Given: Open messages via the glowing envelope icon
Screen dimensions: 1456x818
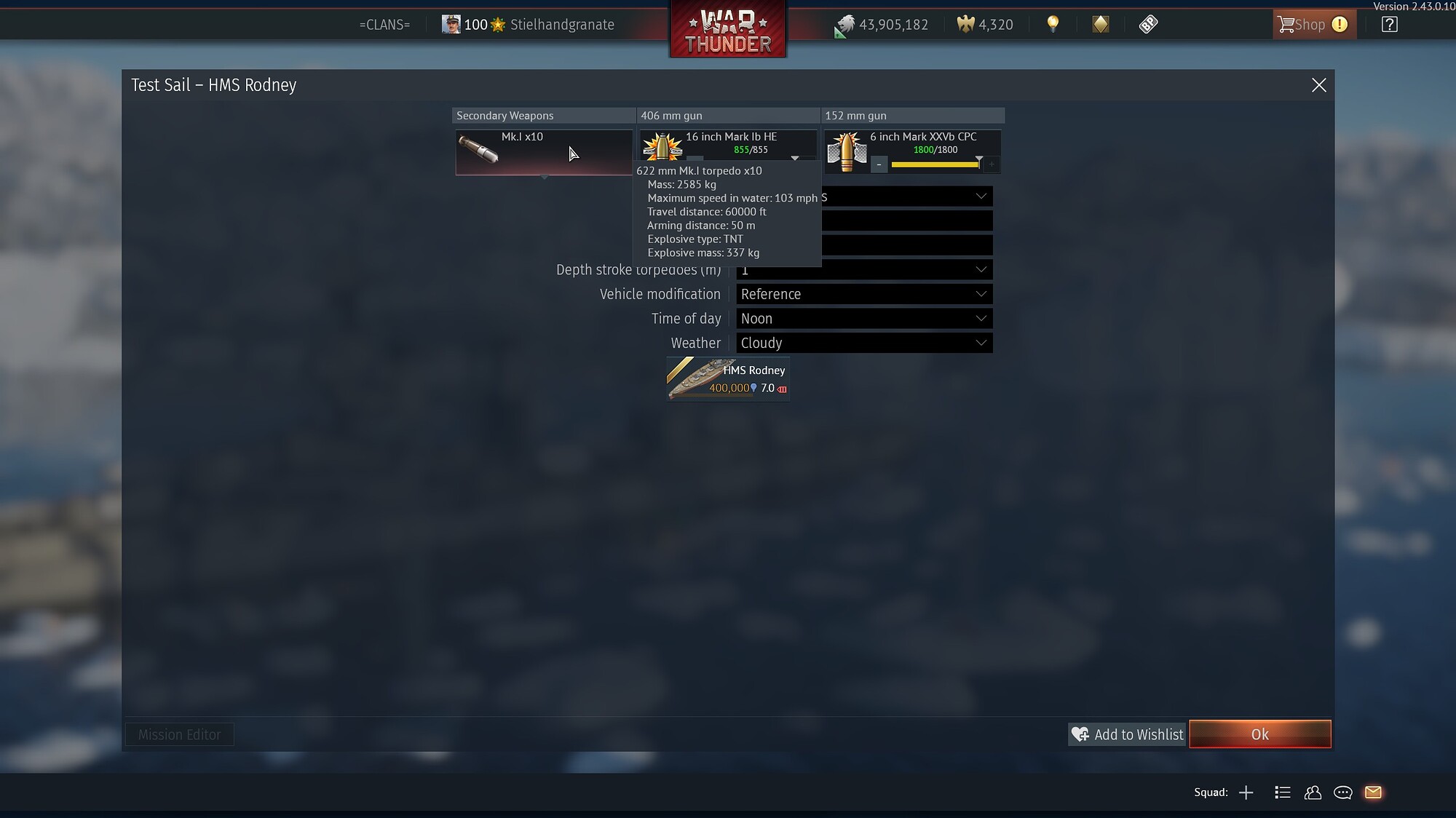Looking at the screenshot, I should pyautogui.click(x=1374, y=793).
